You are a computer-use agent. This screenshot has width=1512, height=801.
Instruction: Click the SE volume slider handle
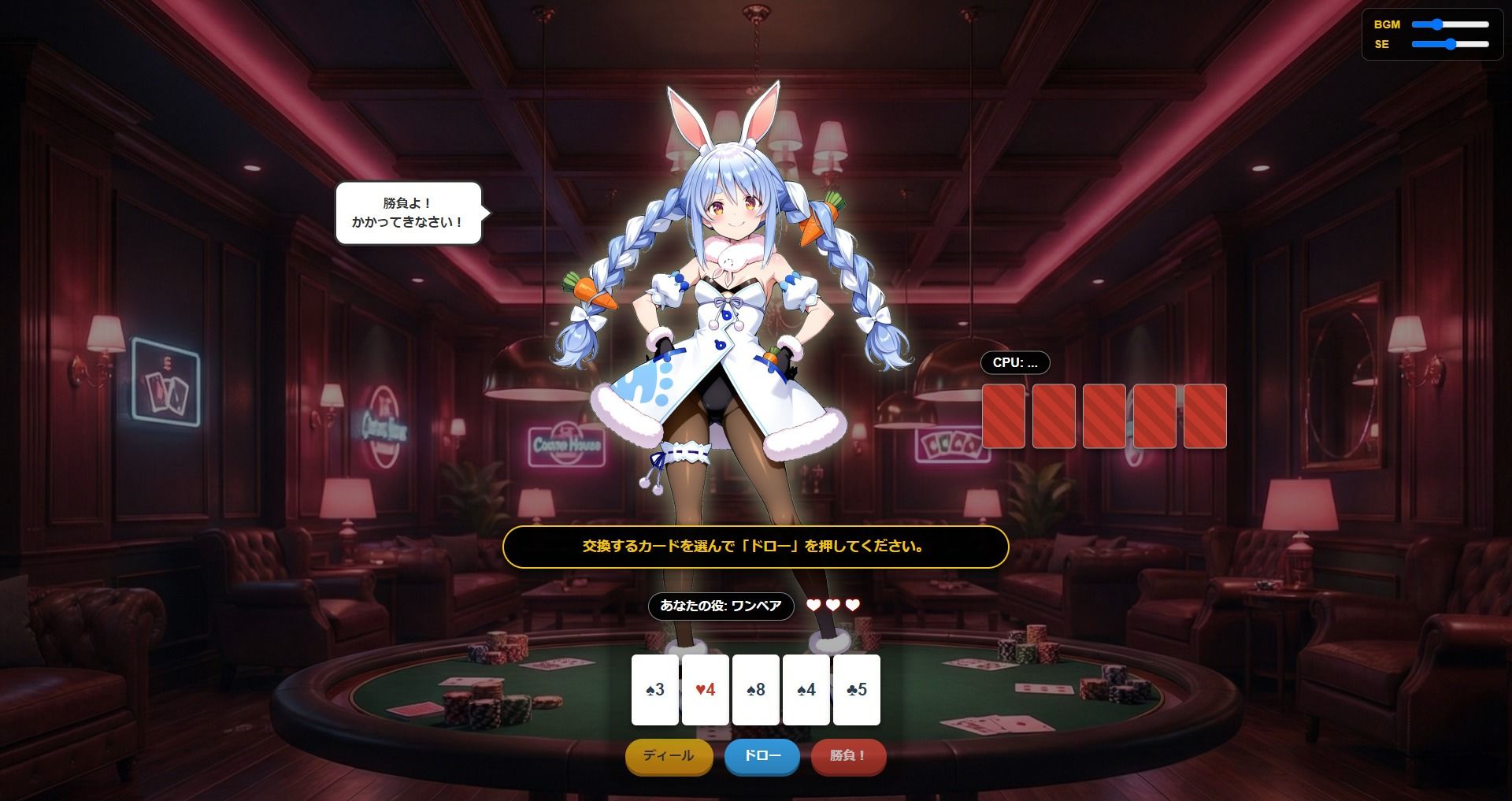1451,46
